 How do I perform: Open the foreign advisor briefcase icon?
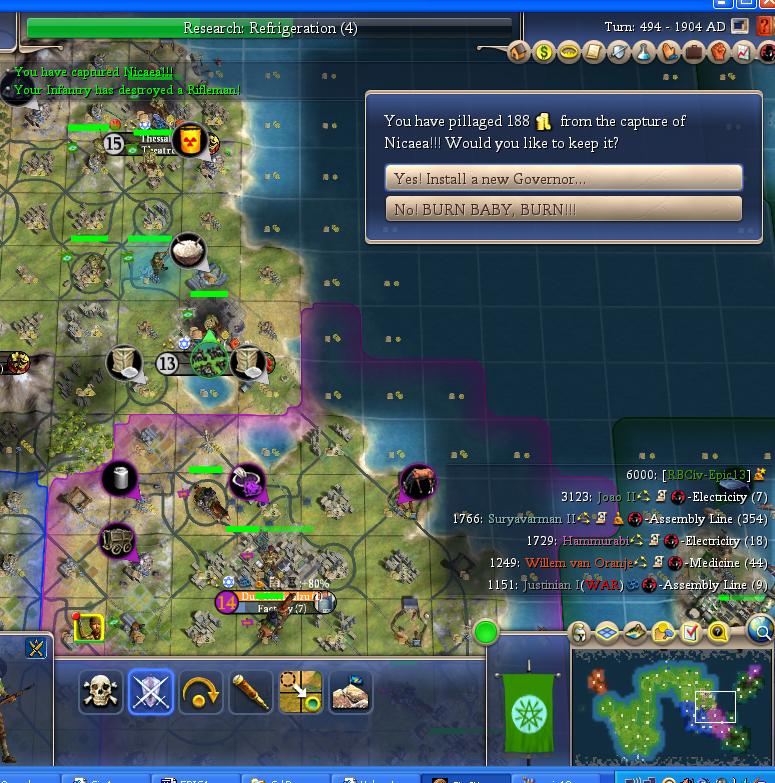693,52
